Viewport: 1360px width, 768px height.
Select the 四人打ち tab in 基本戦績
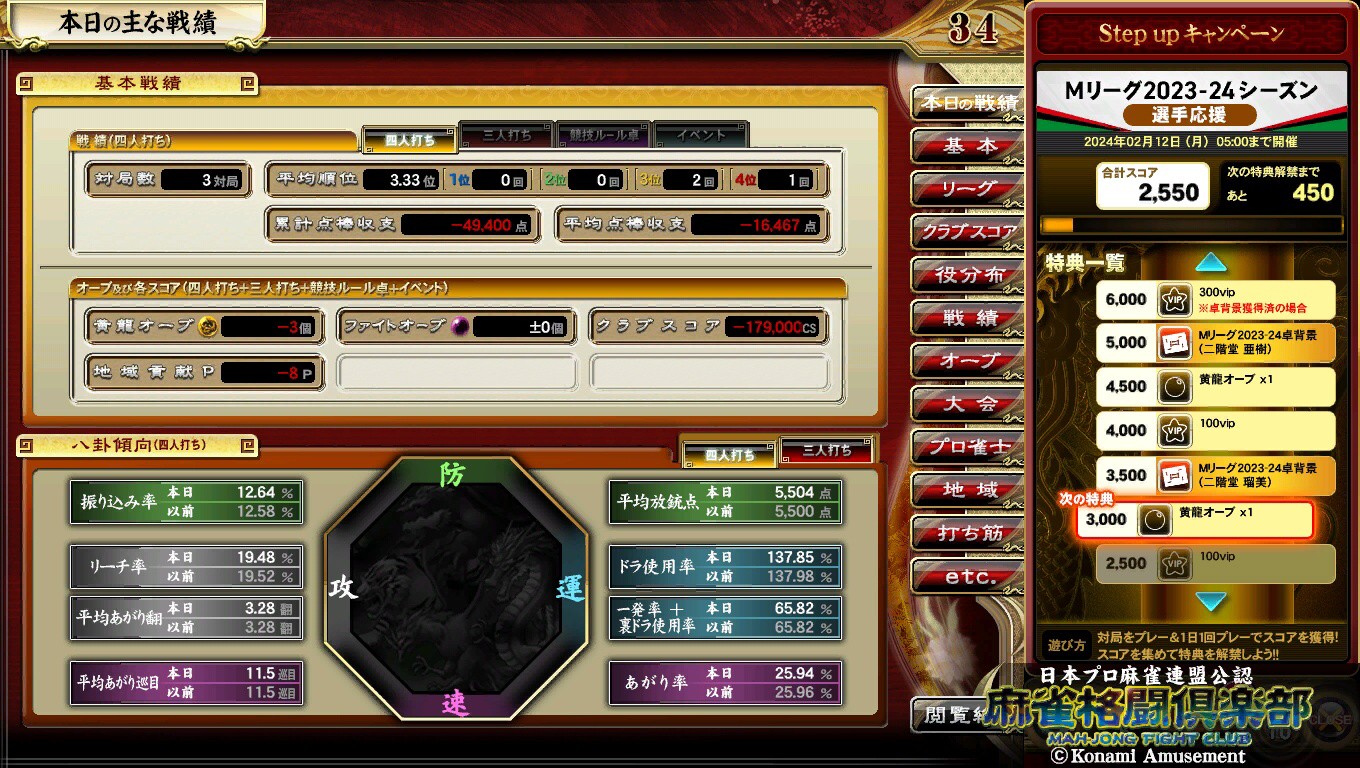[409, 140]
